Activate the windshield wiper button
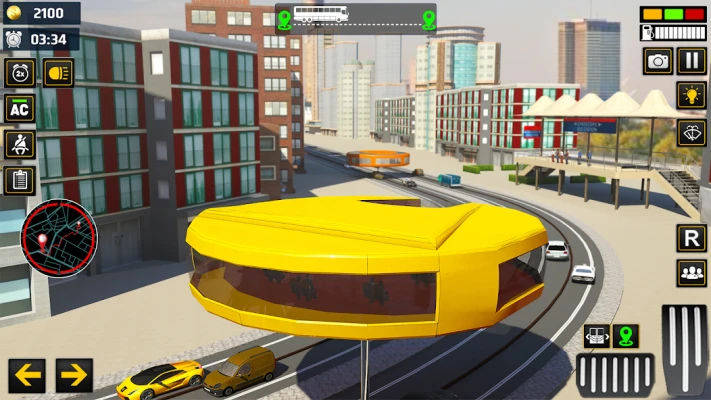The image size is (711, 400). (x=692, y=133)
